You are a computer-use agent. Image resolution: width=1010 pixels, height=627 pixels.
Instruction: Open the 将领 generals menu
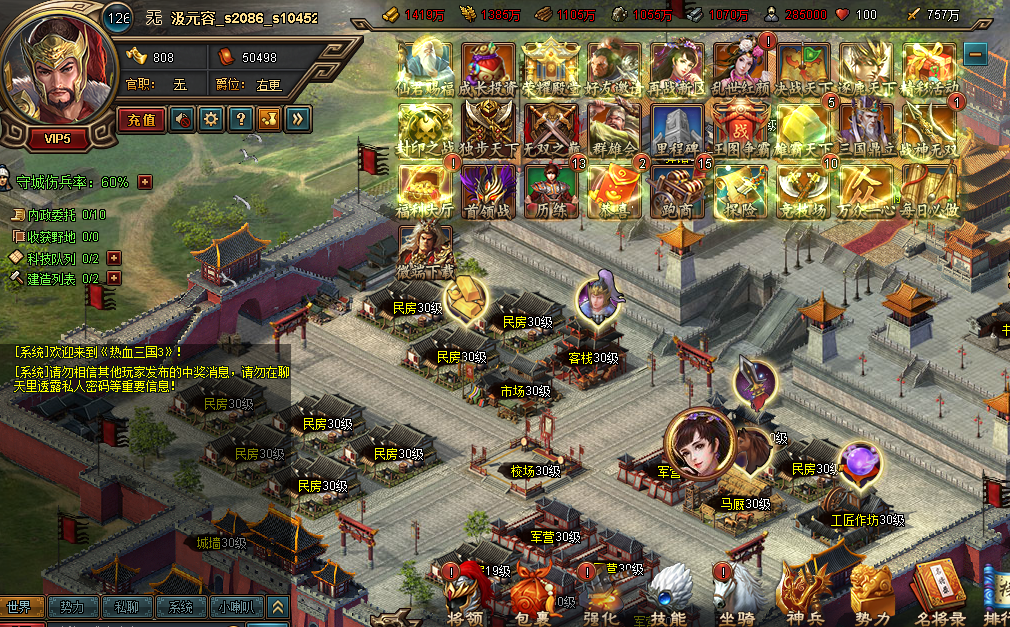tap(465, 598)
